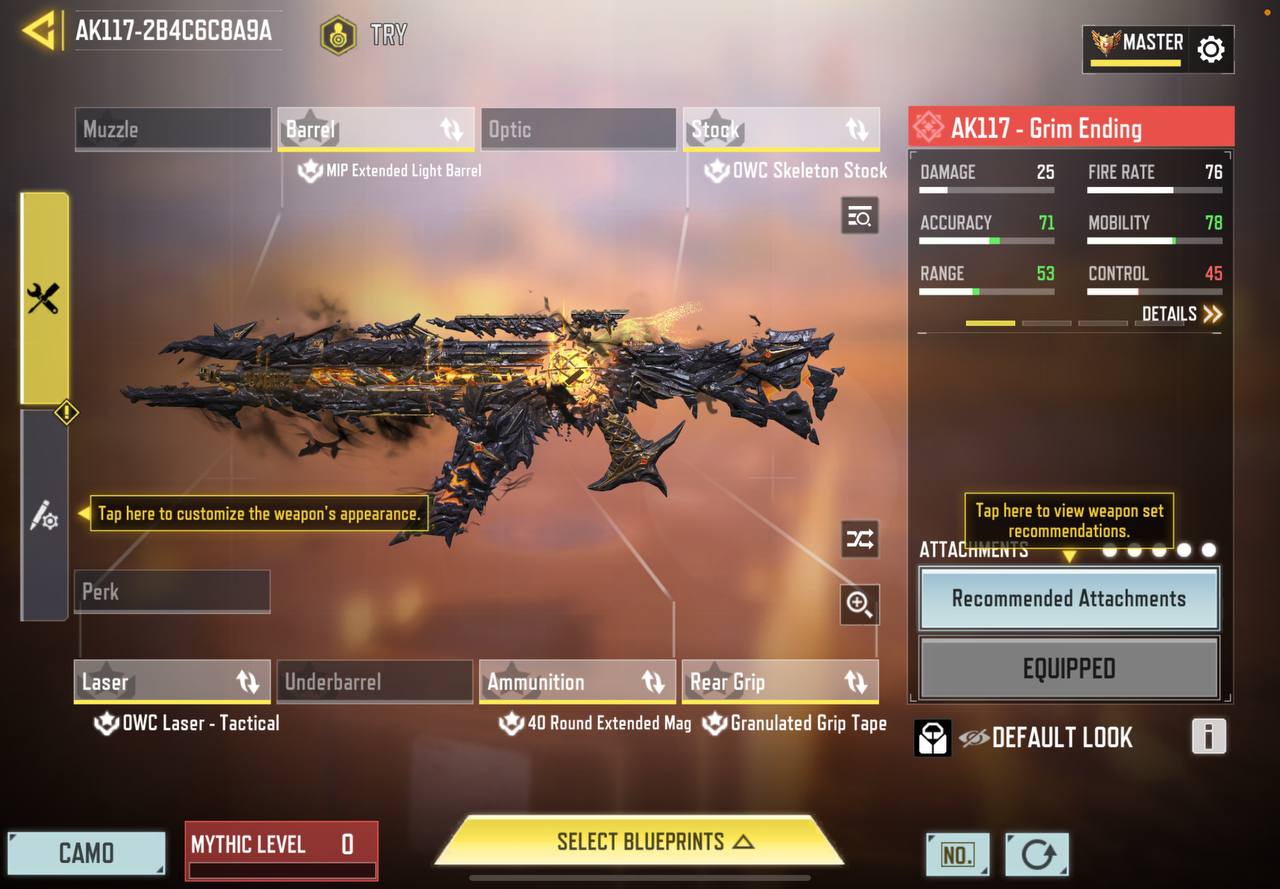1280x889 pixels.
Task: Open the settings gear icon
Action: 1210,49
